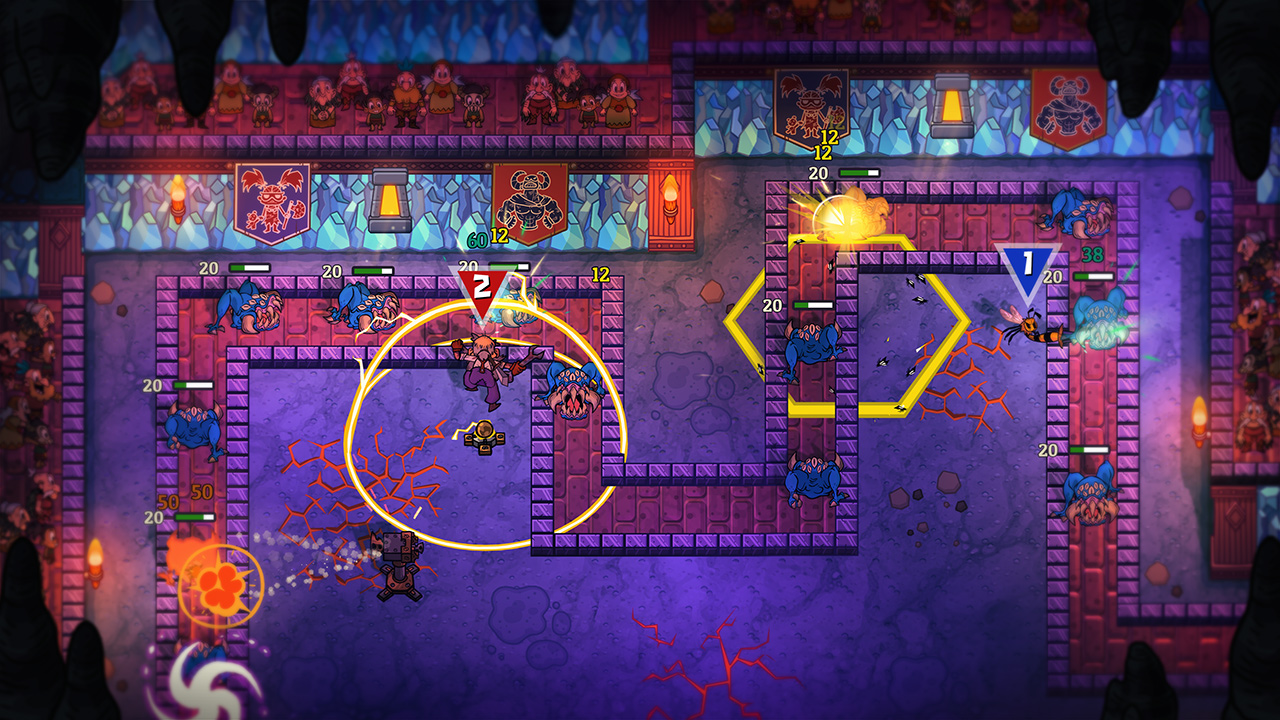Click the red warrior banner in the top-right corner
Viewport: 1280px width, 720px height.
(x=1071, y=105)
